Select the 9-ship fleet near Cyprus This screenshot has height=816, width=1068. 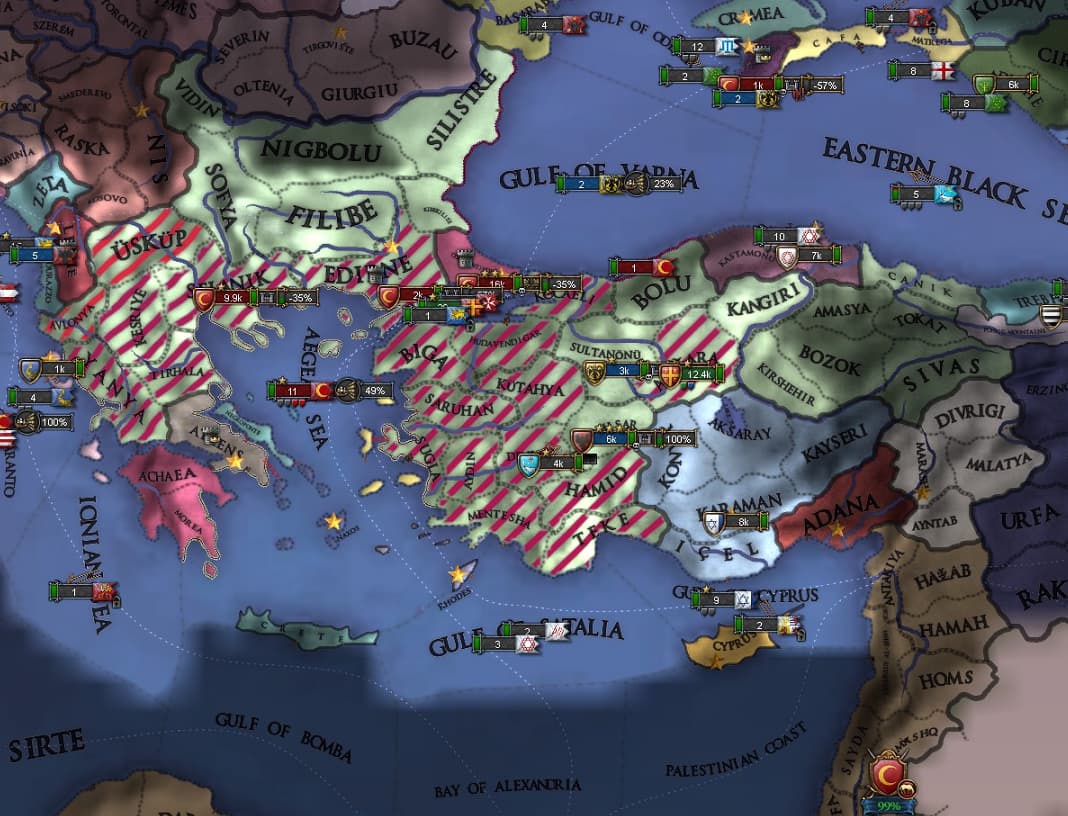click(716, 600)
